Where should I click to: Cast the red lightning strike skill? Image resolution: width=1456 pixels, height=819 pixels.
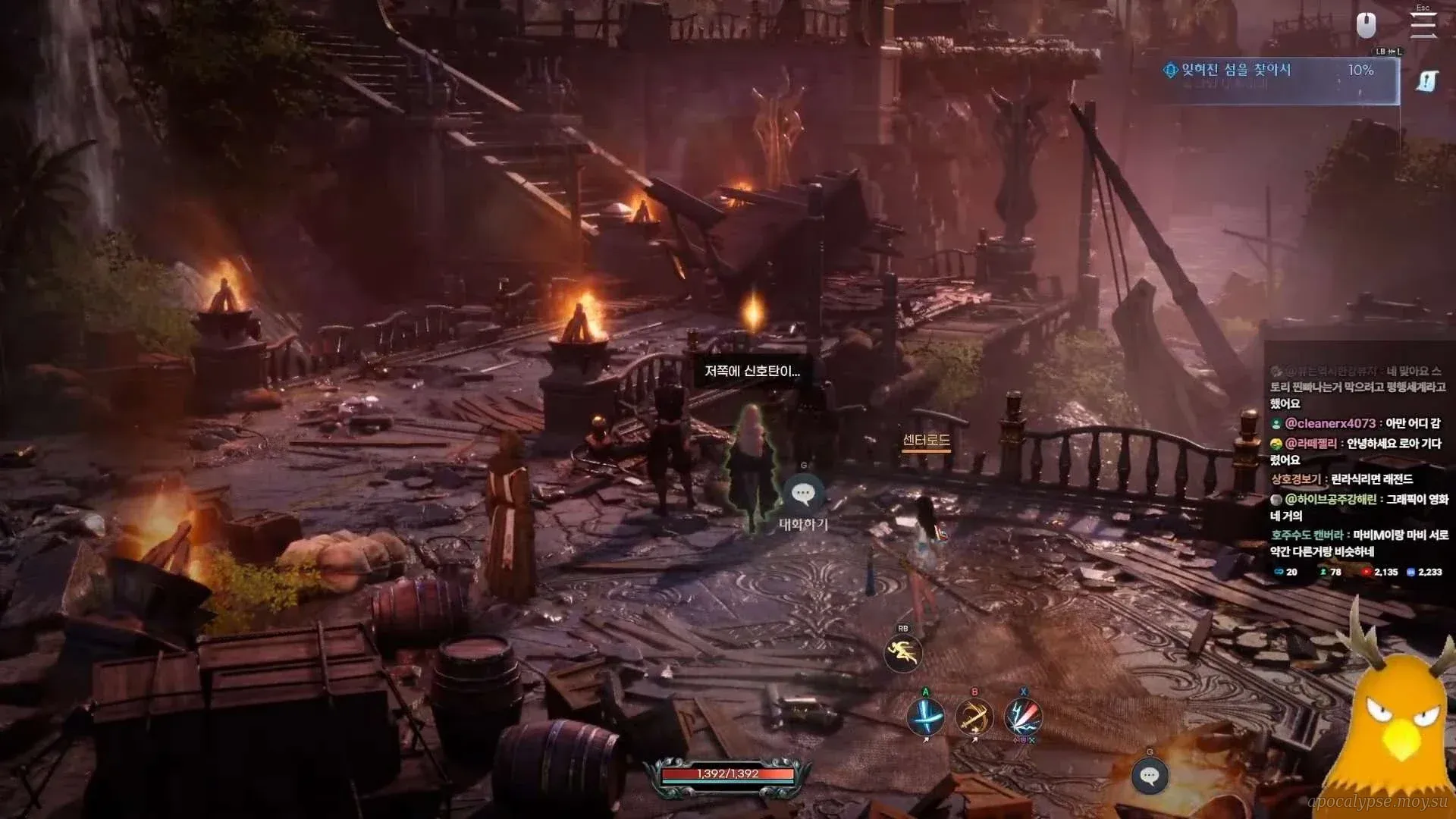1023,717
